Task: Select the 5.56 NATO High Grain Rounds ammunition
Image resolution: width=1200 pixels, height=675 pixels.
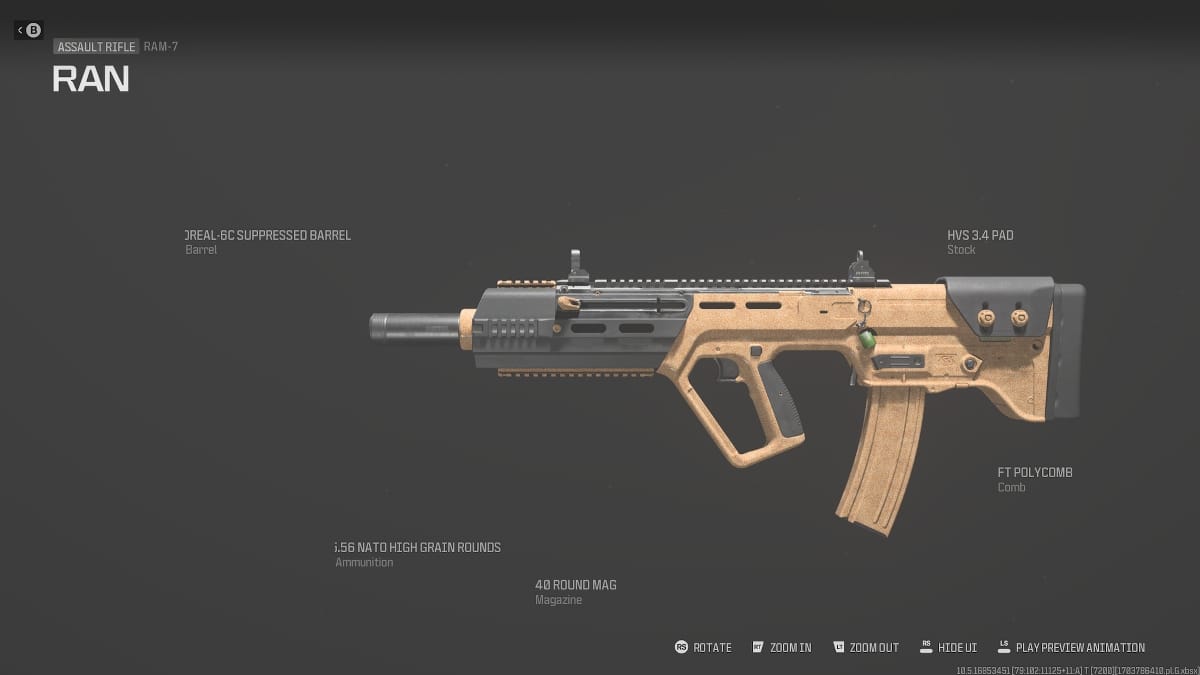Action: tap(418, 548)
